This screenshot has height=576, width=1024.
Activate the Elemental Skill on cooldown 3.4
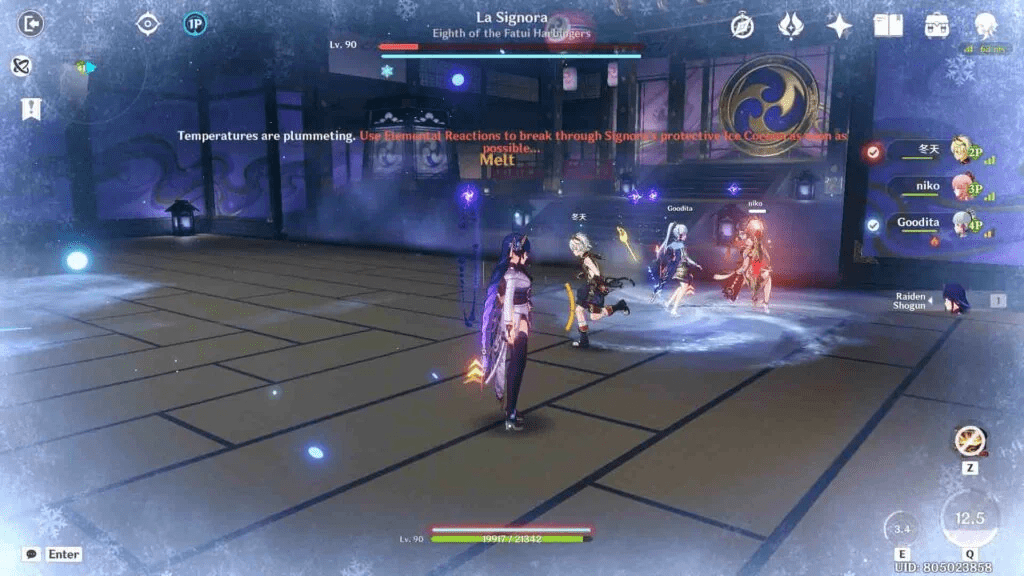click(902, 528)
